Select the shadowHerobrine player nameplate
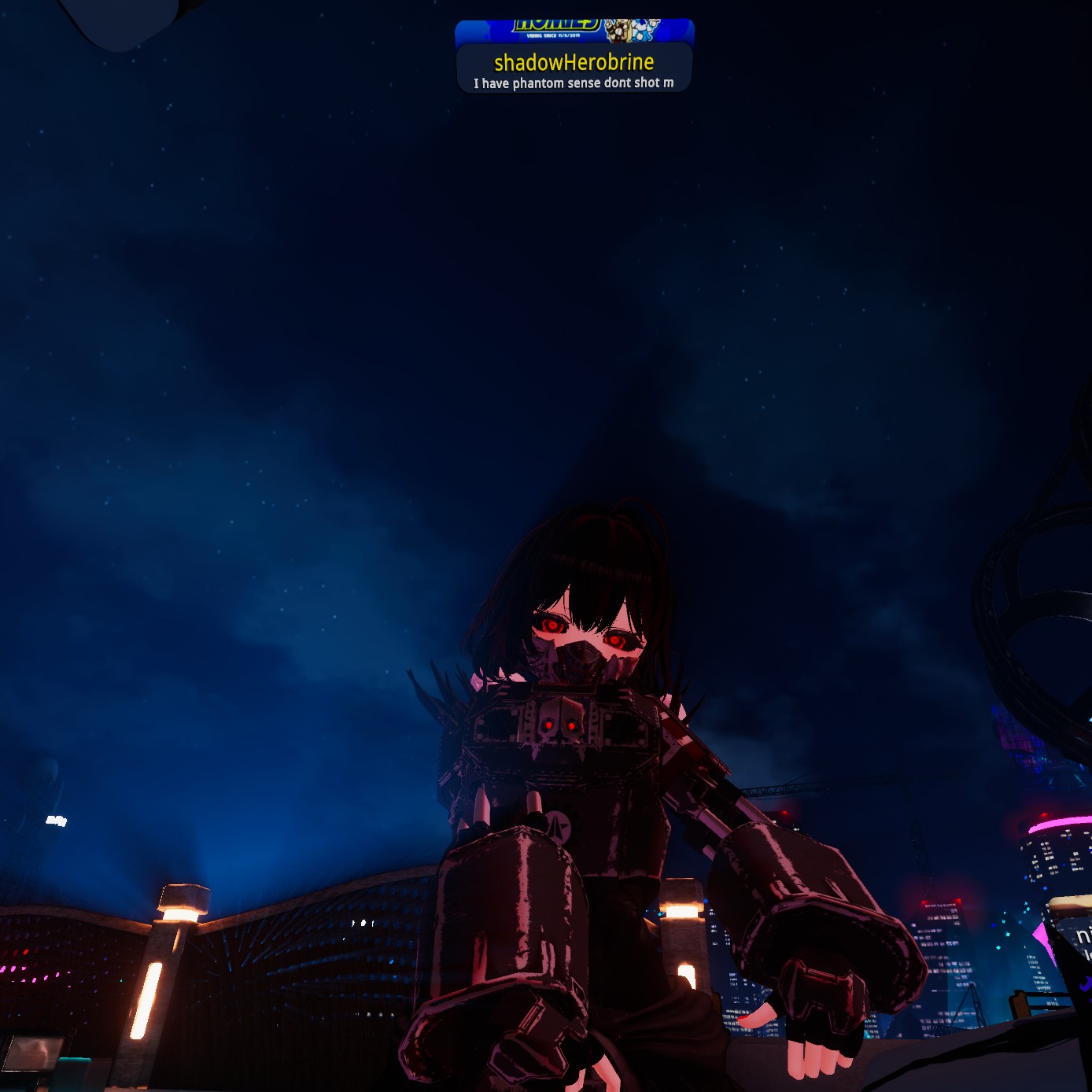Viewport: 1092px width, 1092px height. coord(574,68)
